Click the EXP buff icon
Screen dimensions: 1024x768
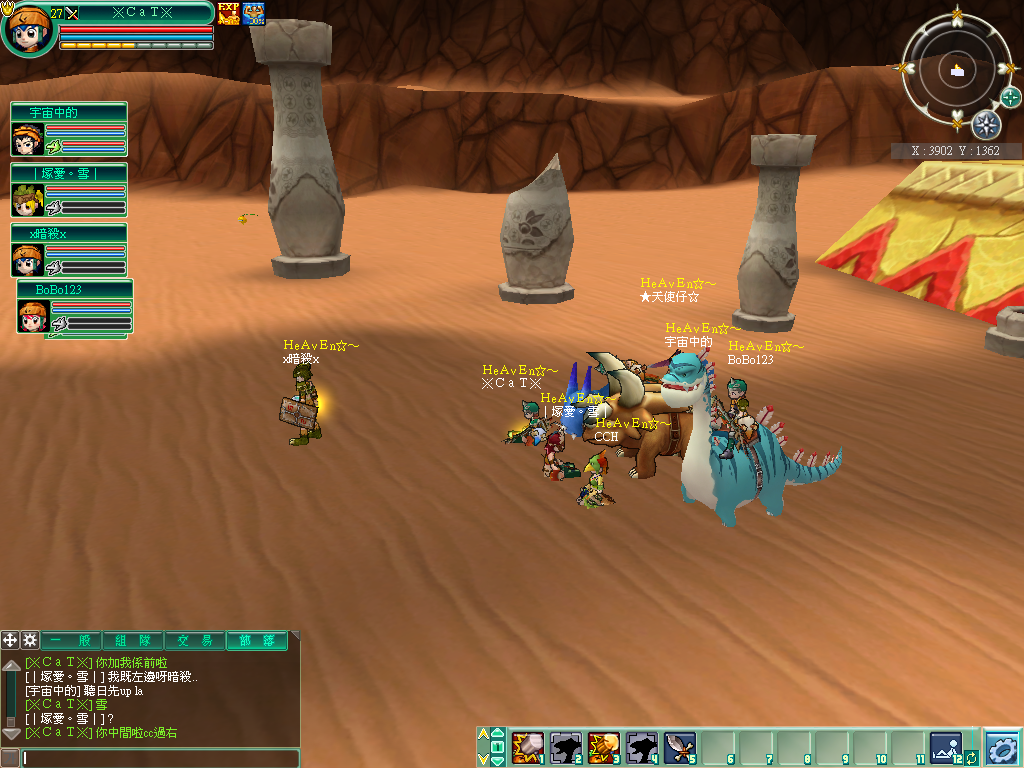pyautogui.click(x=229, y=13)
